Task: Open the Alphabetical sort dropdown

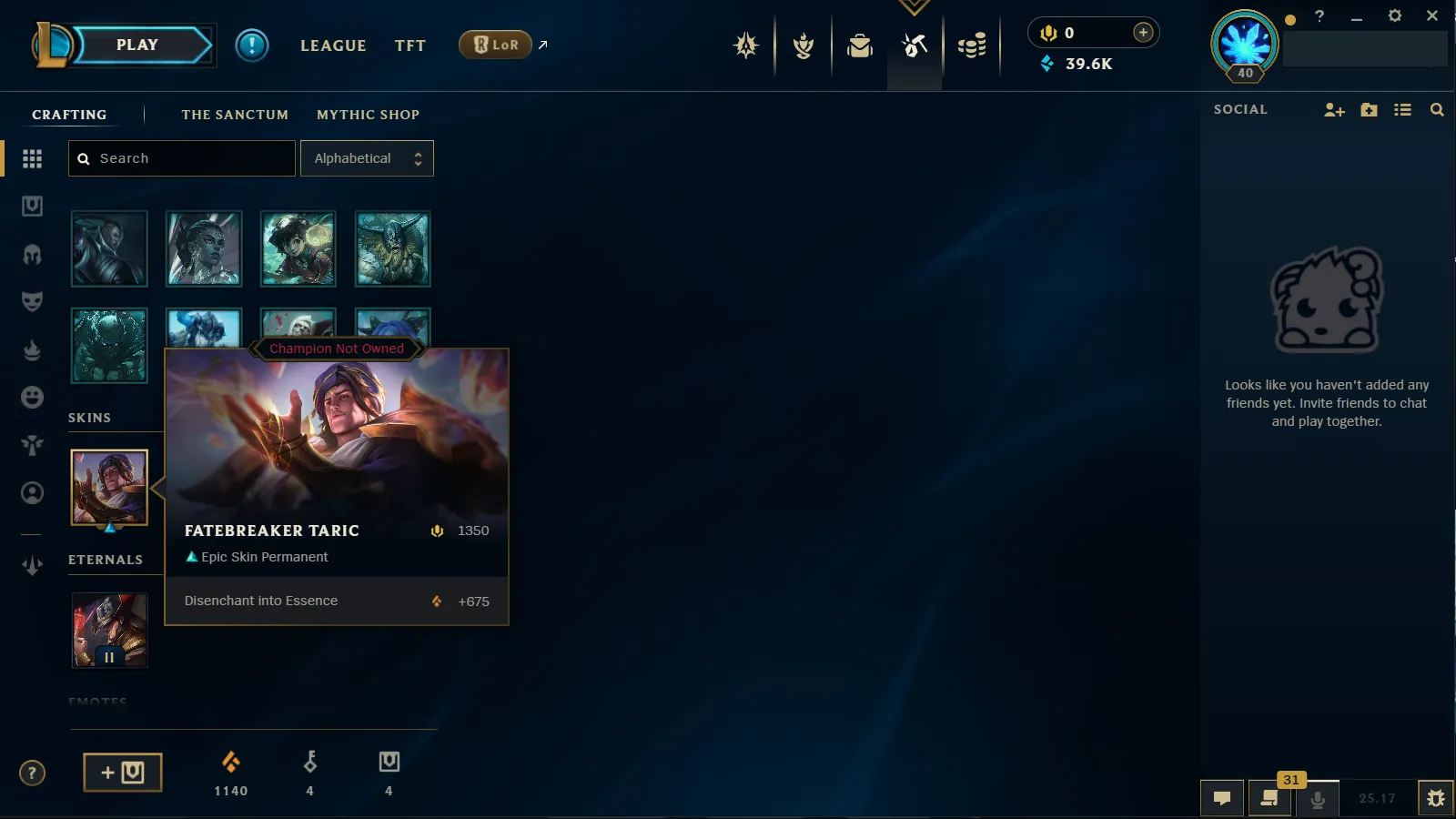Action: [367, 158]
